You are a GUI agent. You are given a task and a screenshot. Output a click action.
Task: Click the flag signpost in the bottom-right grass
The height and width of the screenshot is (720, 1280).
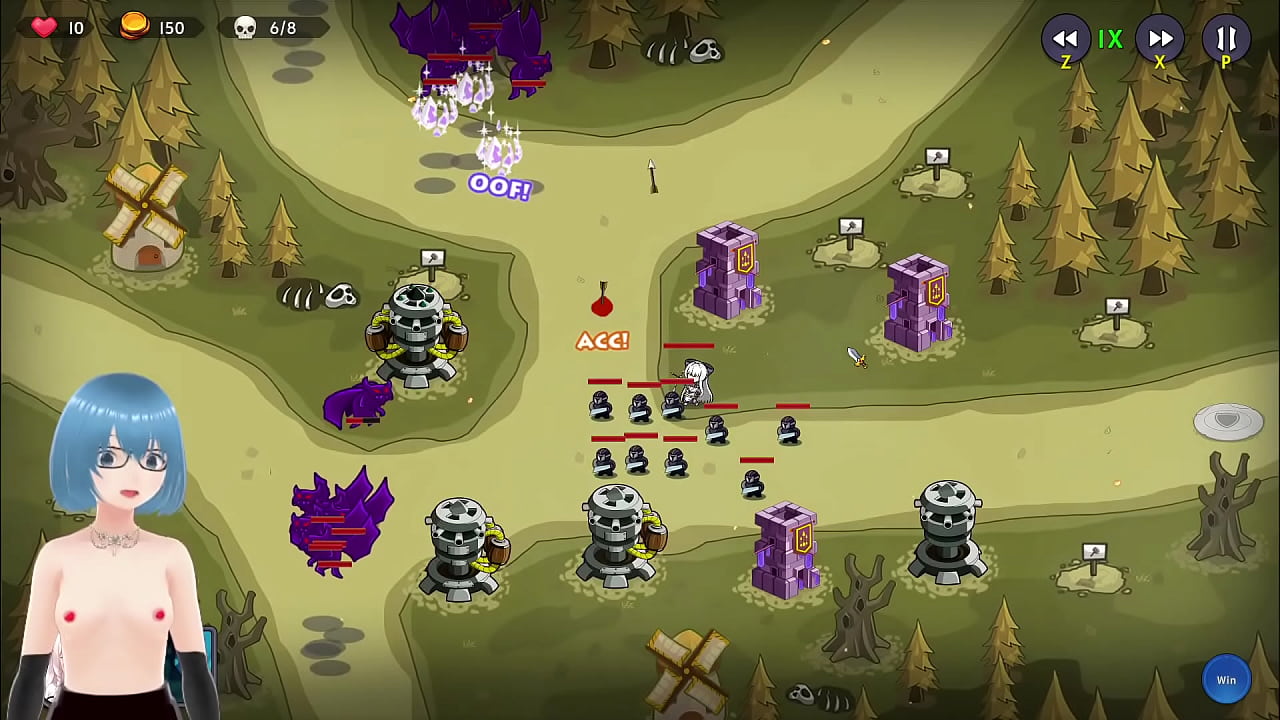click(x=1093, y=551)
